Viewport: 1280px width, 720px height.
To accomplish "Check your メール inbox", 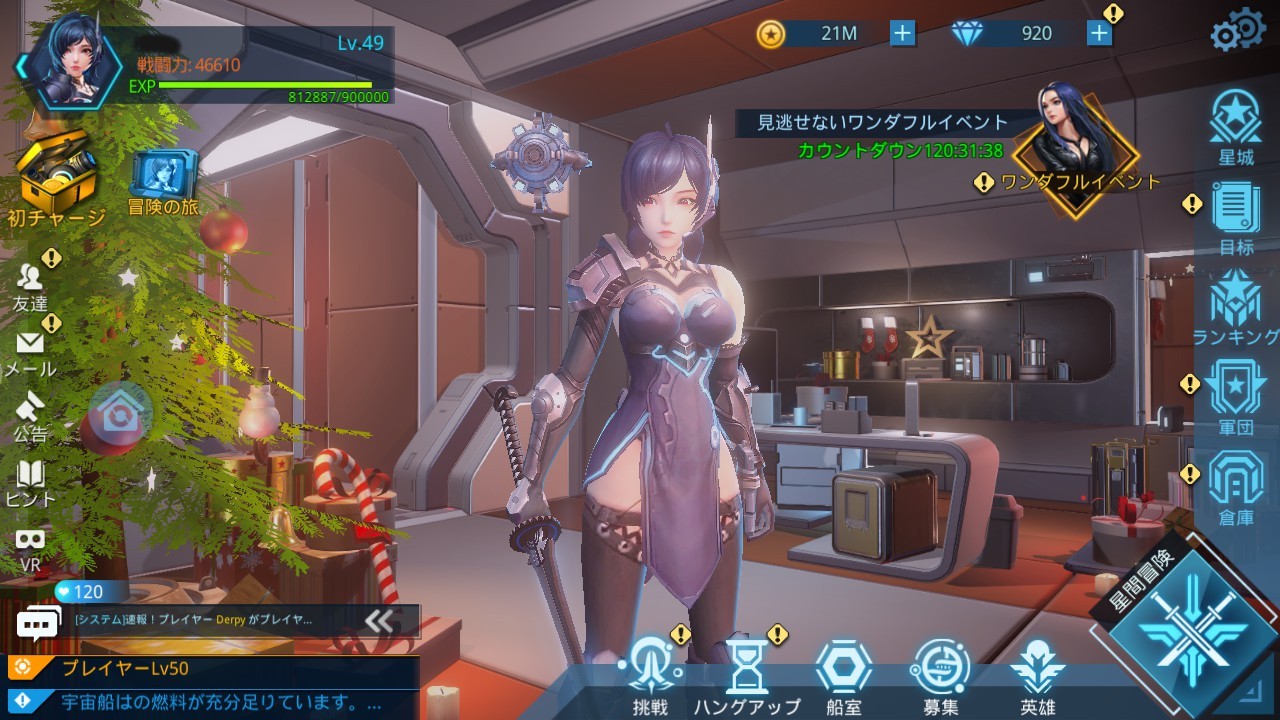I will (28, 350).
